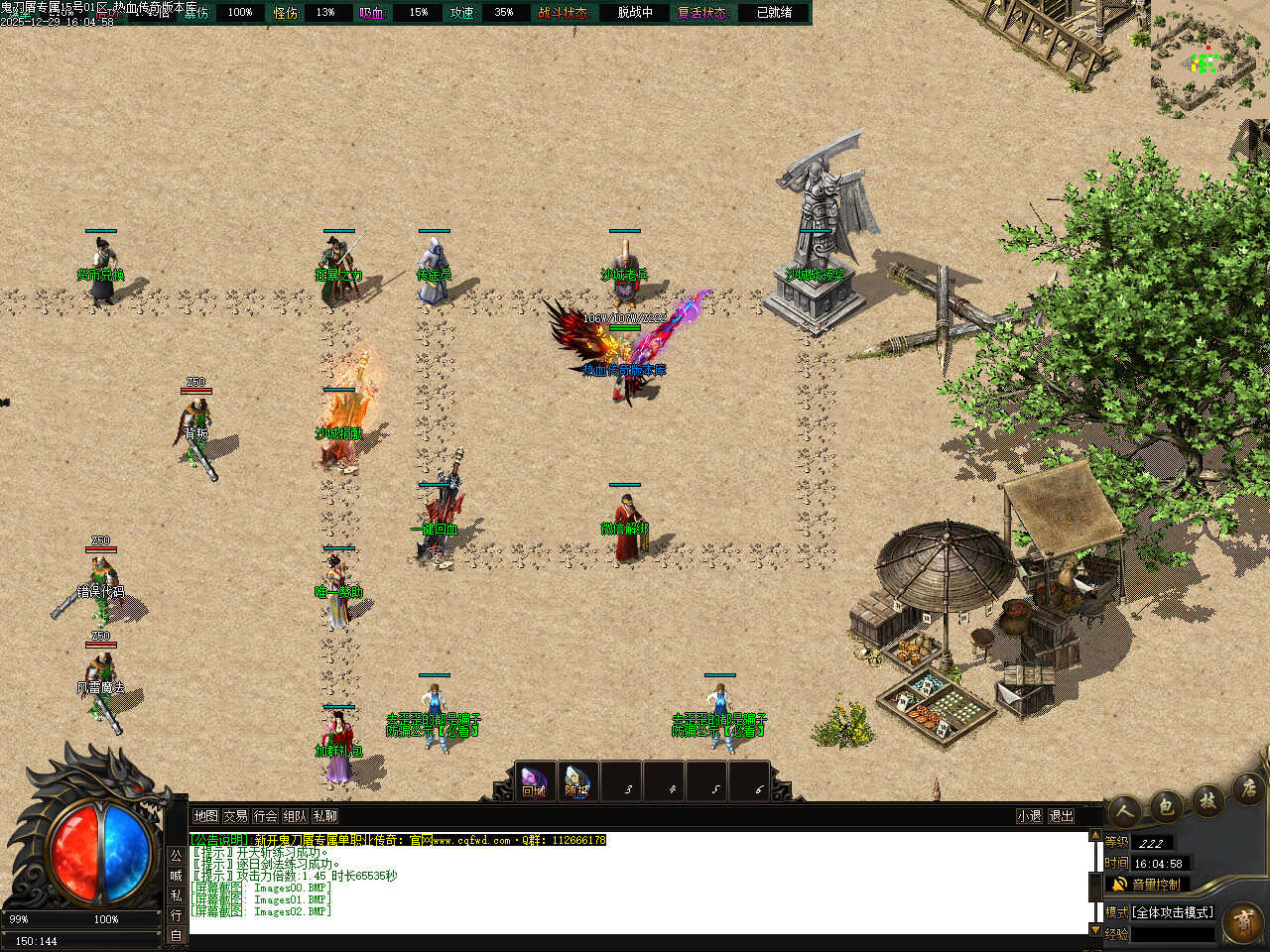Open the bag inventory (包)

coord(1167,805)
